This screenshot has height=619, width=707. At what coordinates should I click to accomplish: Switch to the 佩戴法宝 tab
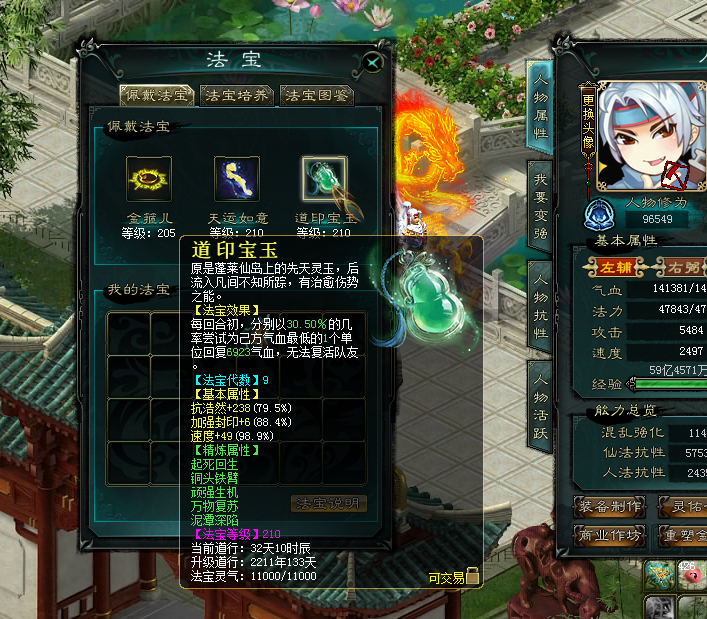156,96
